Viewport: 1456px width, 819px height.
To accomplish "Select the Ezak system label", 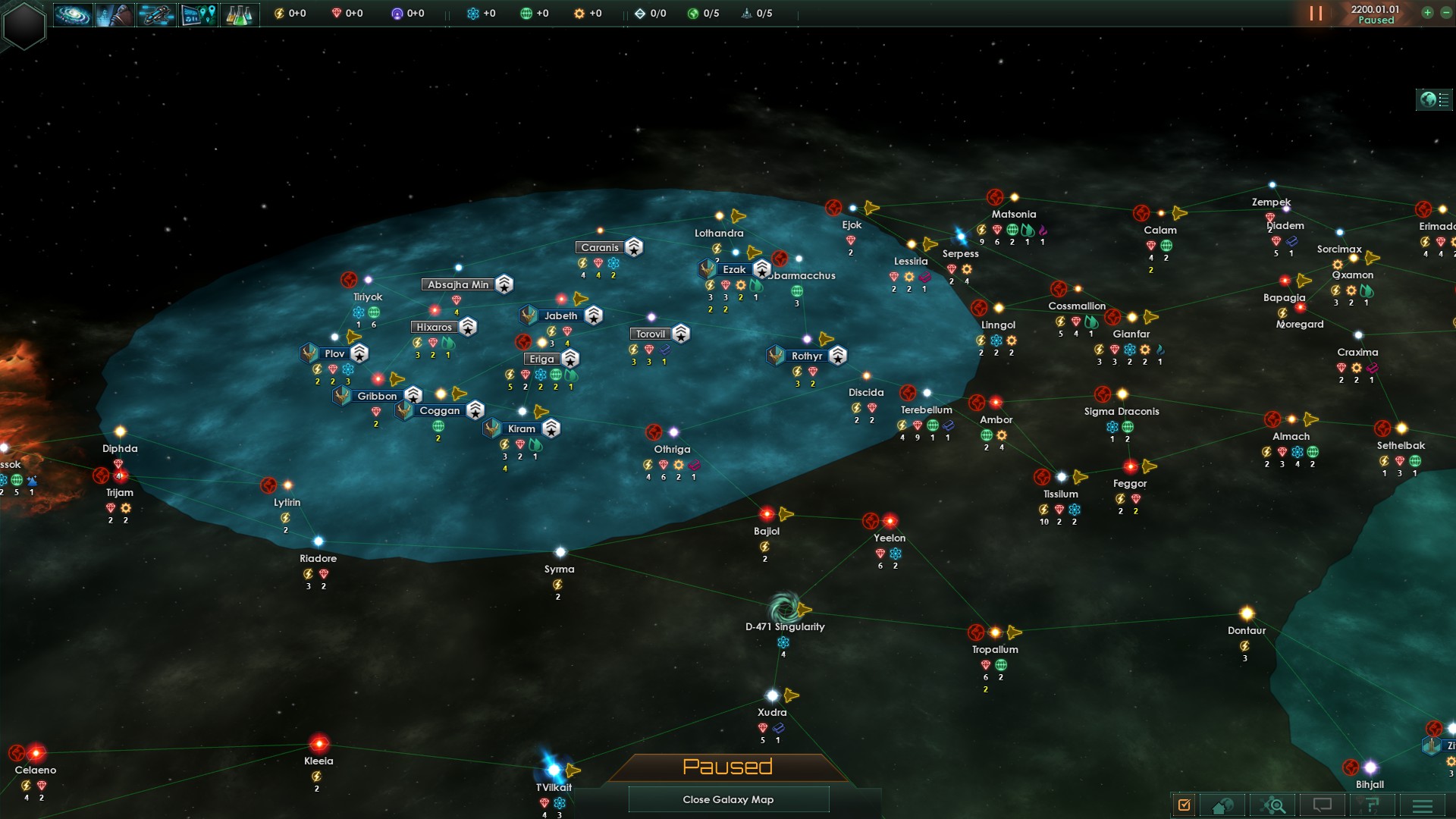I will click(733, 269).
